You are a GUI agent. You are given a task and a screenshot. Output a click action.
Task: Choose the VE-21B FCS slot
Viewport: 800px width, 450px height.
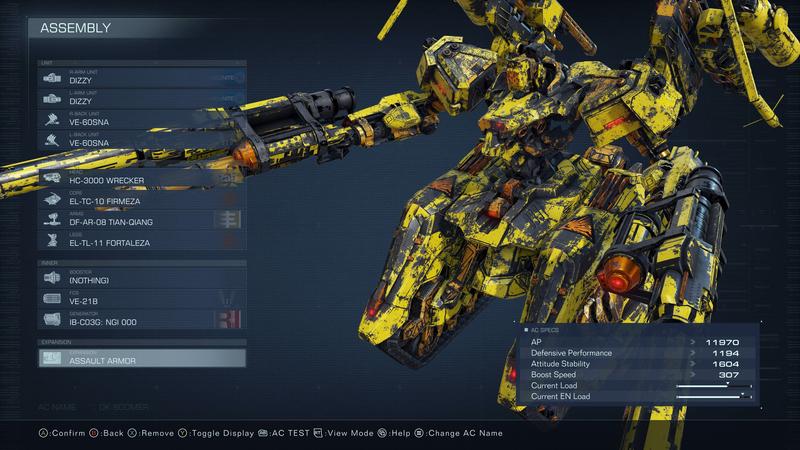(x=140, y=298)
